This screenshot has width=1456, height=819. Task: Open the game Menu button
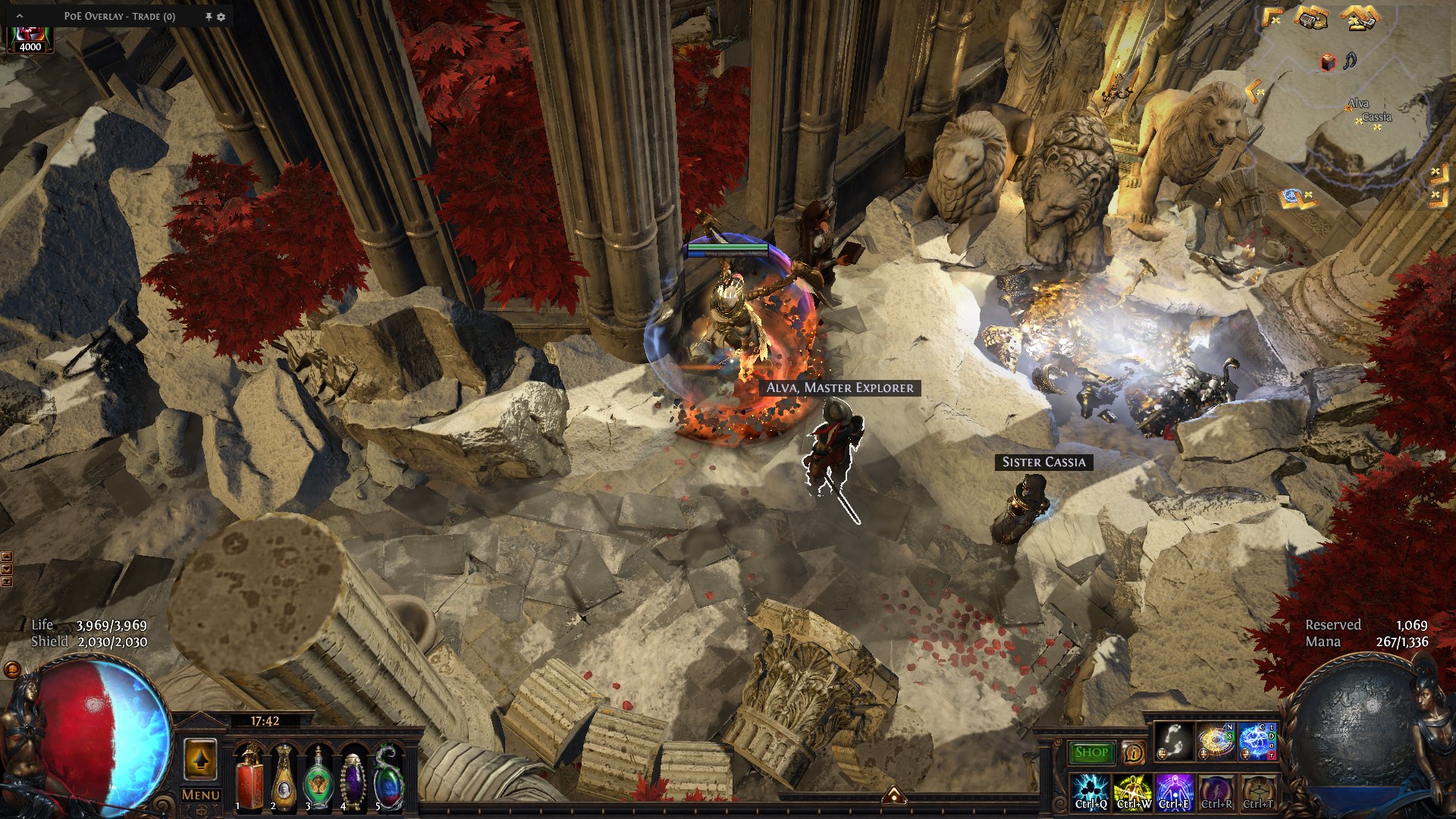coord(201,795)
